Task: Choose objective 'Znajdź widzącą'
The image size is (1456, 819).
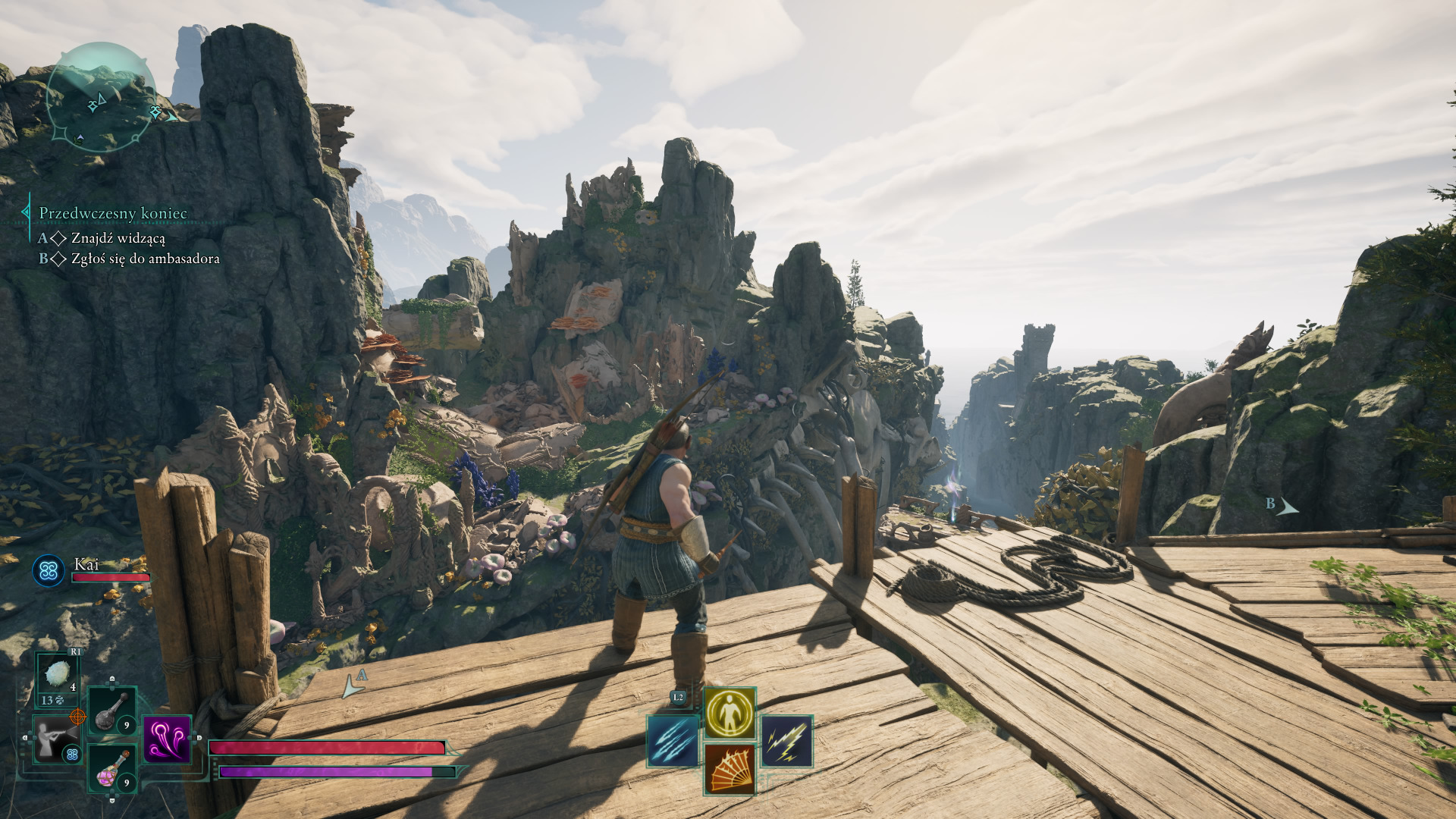Action: click(x=118, y=238)
